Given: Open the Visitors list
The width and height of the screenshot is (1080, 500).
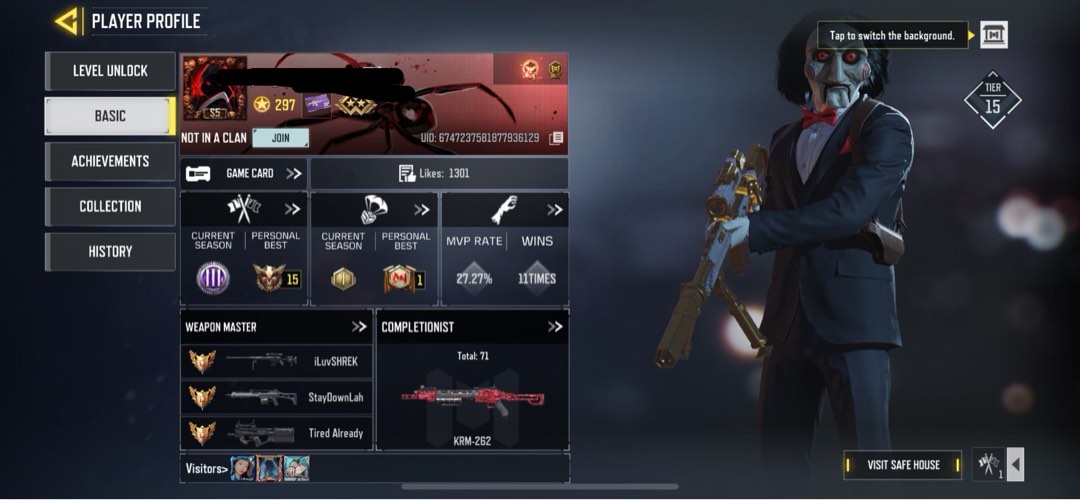Looking at the screenshot, I should (x=208, y=468).
